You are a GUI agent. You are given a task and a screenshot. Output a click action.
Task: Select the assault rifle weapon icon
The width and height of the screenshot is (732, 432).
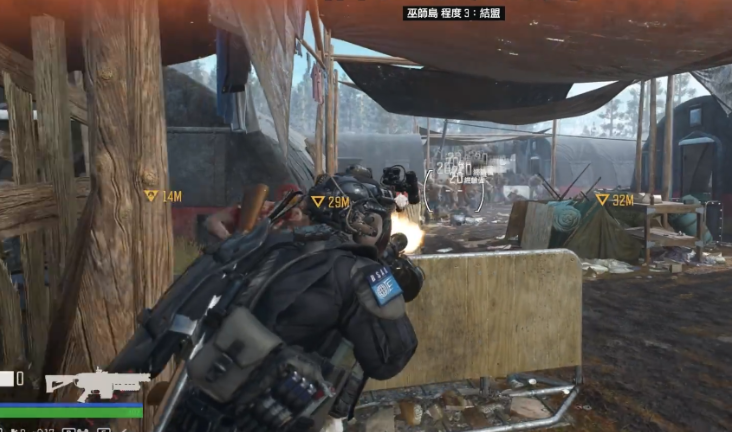click(96, 383)
